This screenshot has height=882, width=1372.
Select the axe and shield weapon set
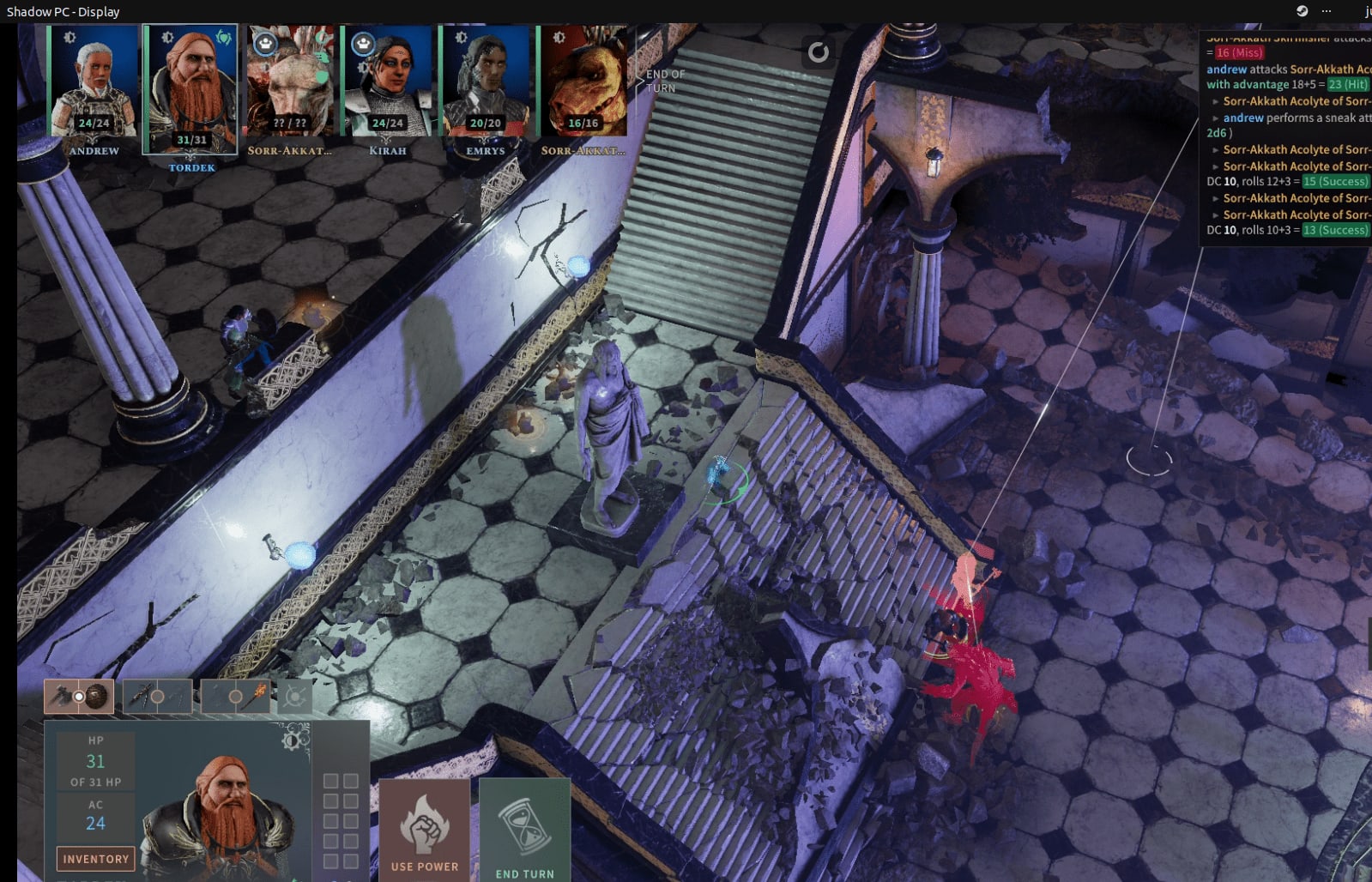tap(79, 697)
